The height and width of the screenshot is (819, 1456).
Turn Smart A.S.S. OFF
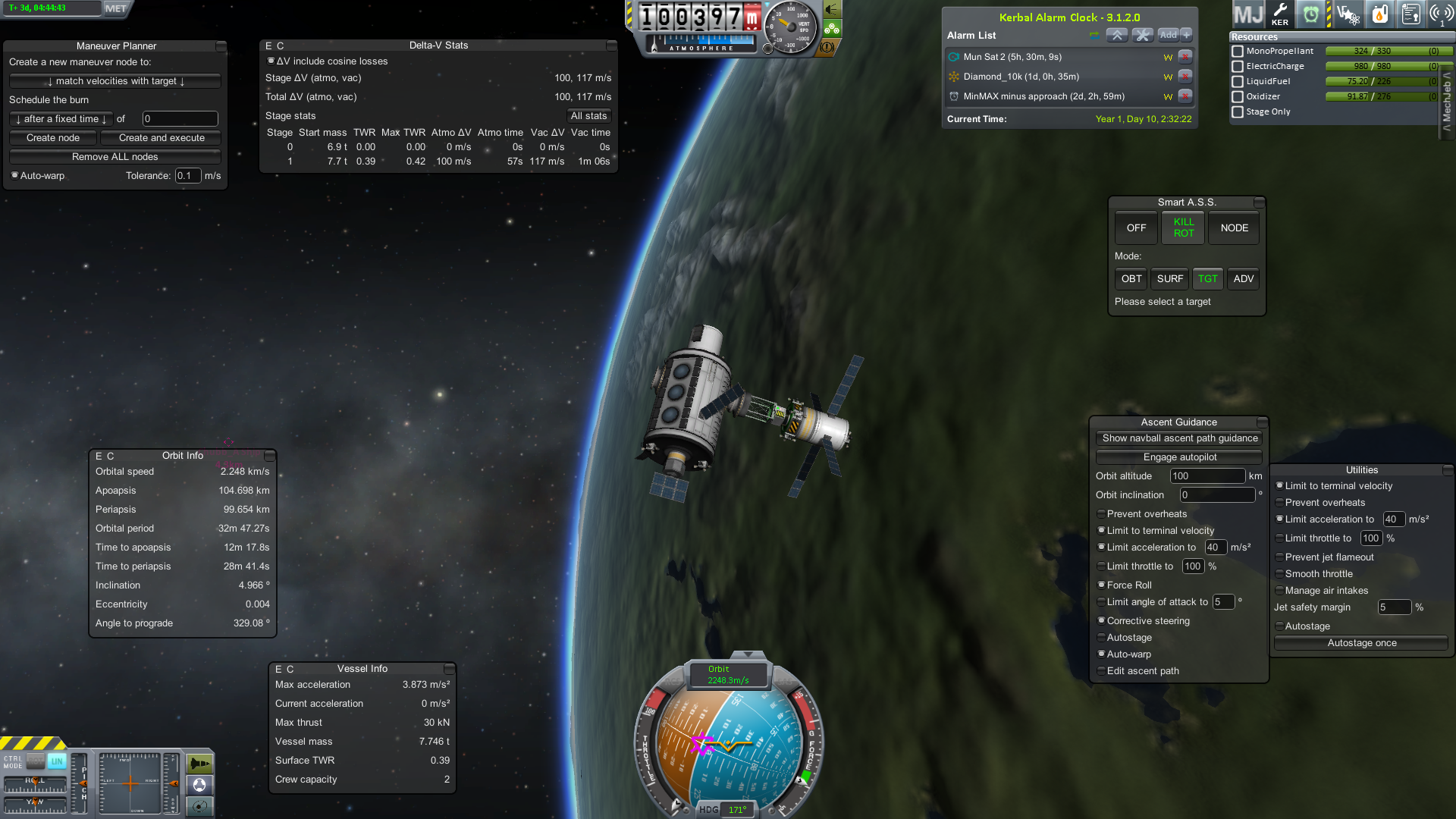(1136, 228)
